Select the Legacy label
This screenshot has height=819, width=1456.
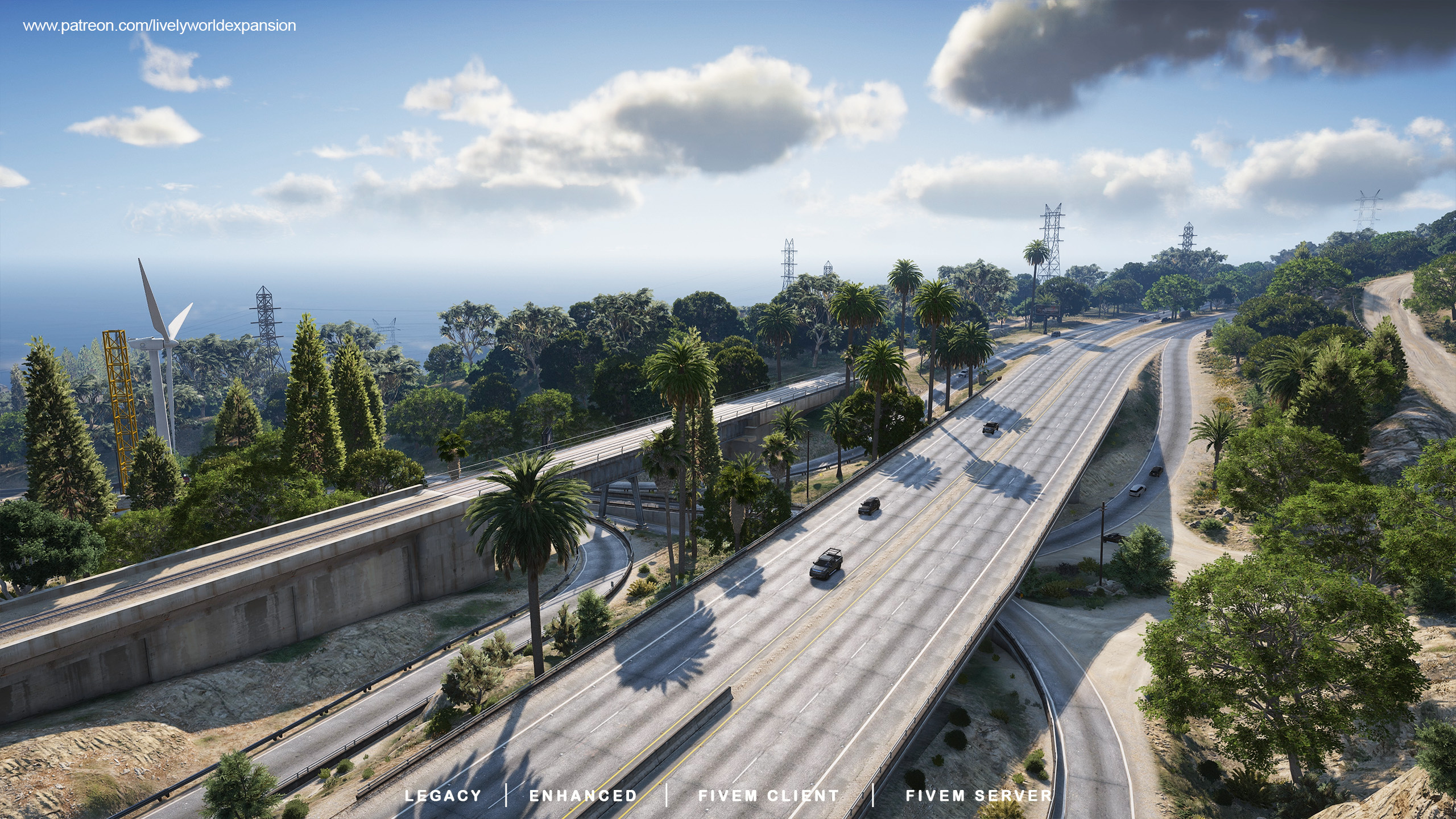point(443,796)
